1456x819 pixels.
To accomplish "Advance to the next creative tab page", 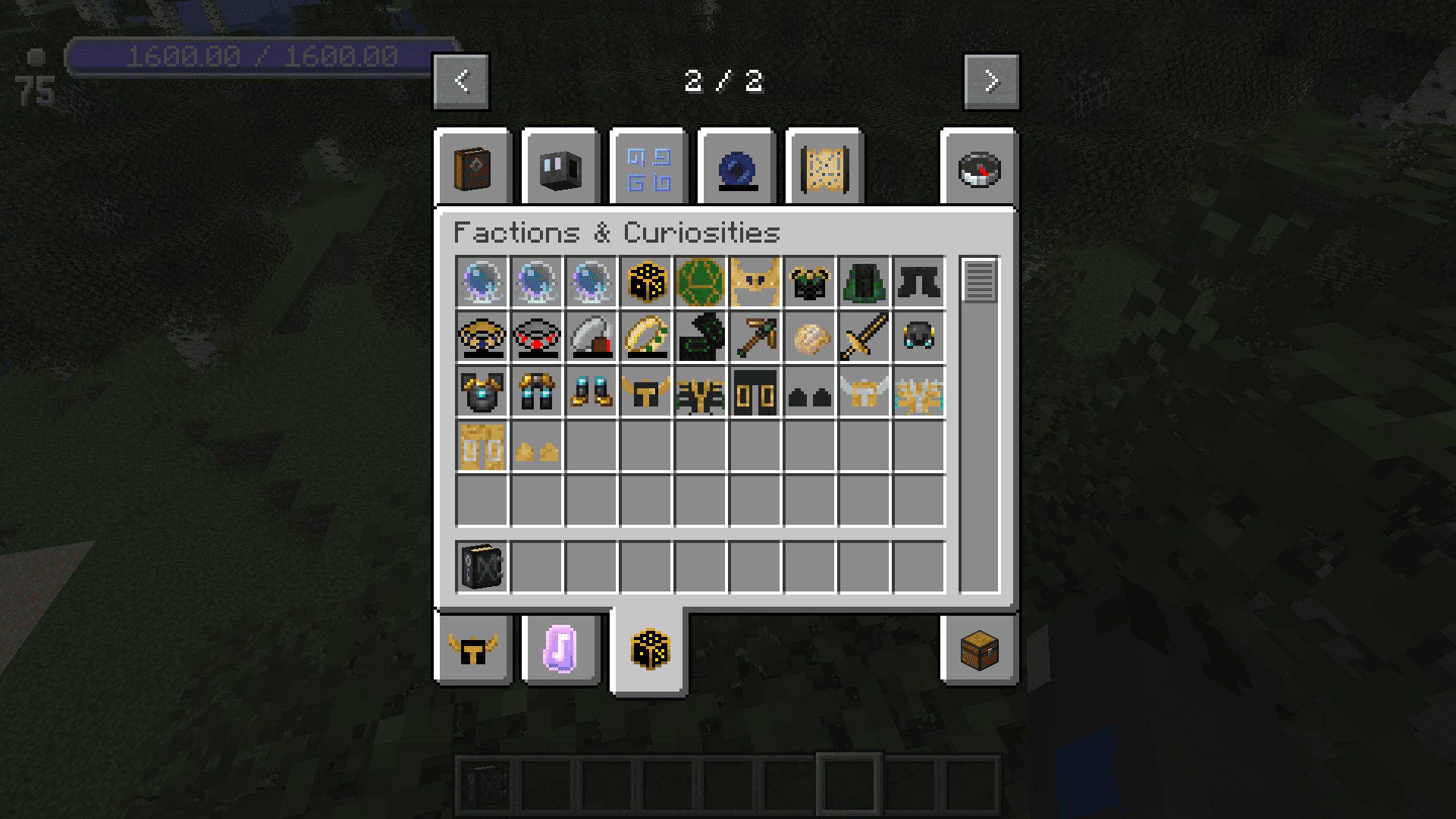I will pyautogui.click(x=991, y=81).
